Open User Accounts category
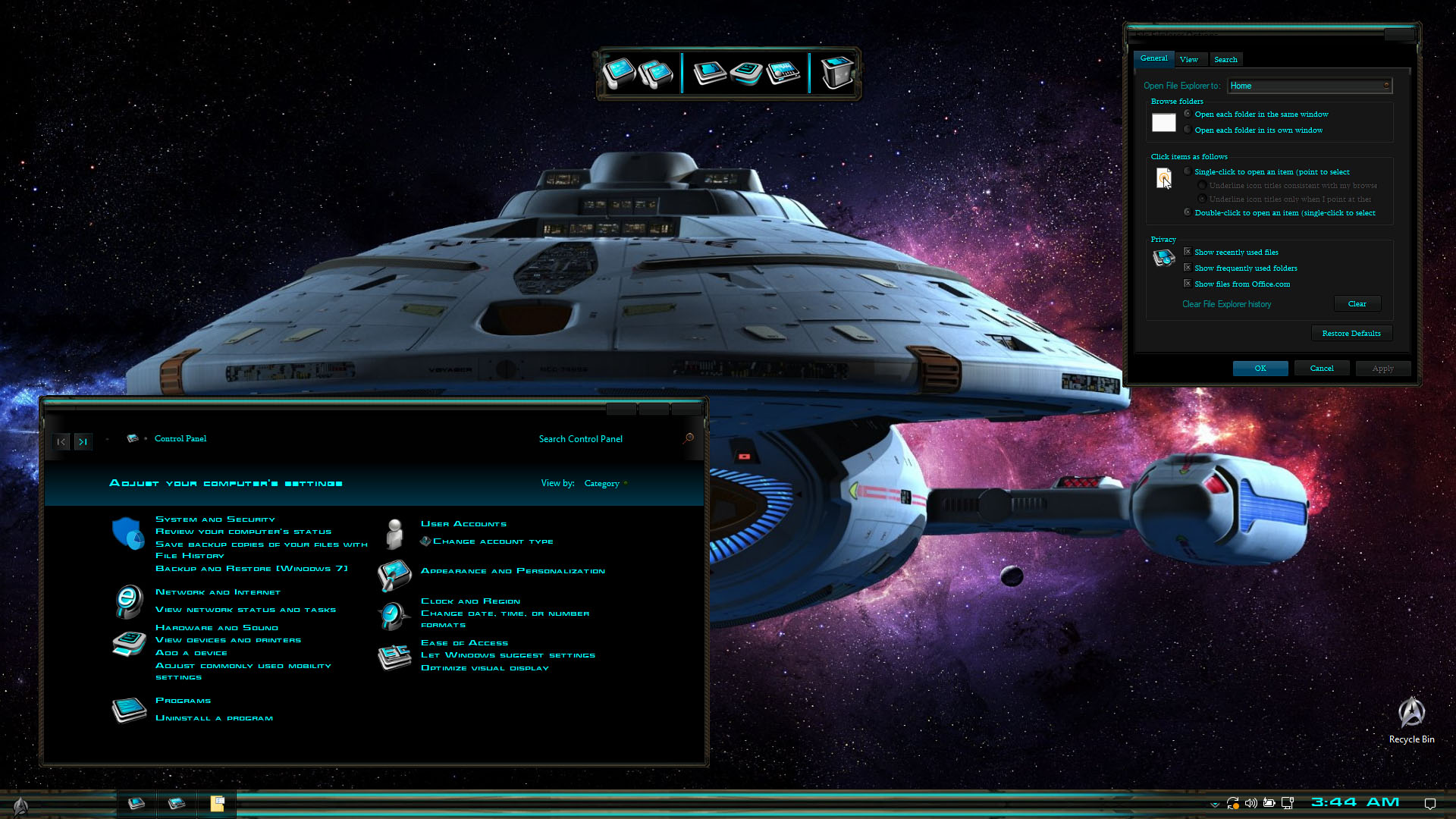The width and height of the screenshot is (1456, 819). coord(463,524)
